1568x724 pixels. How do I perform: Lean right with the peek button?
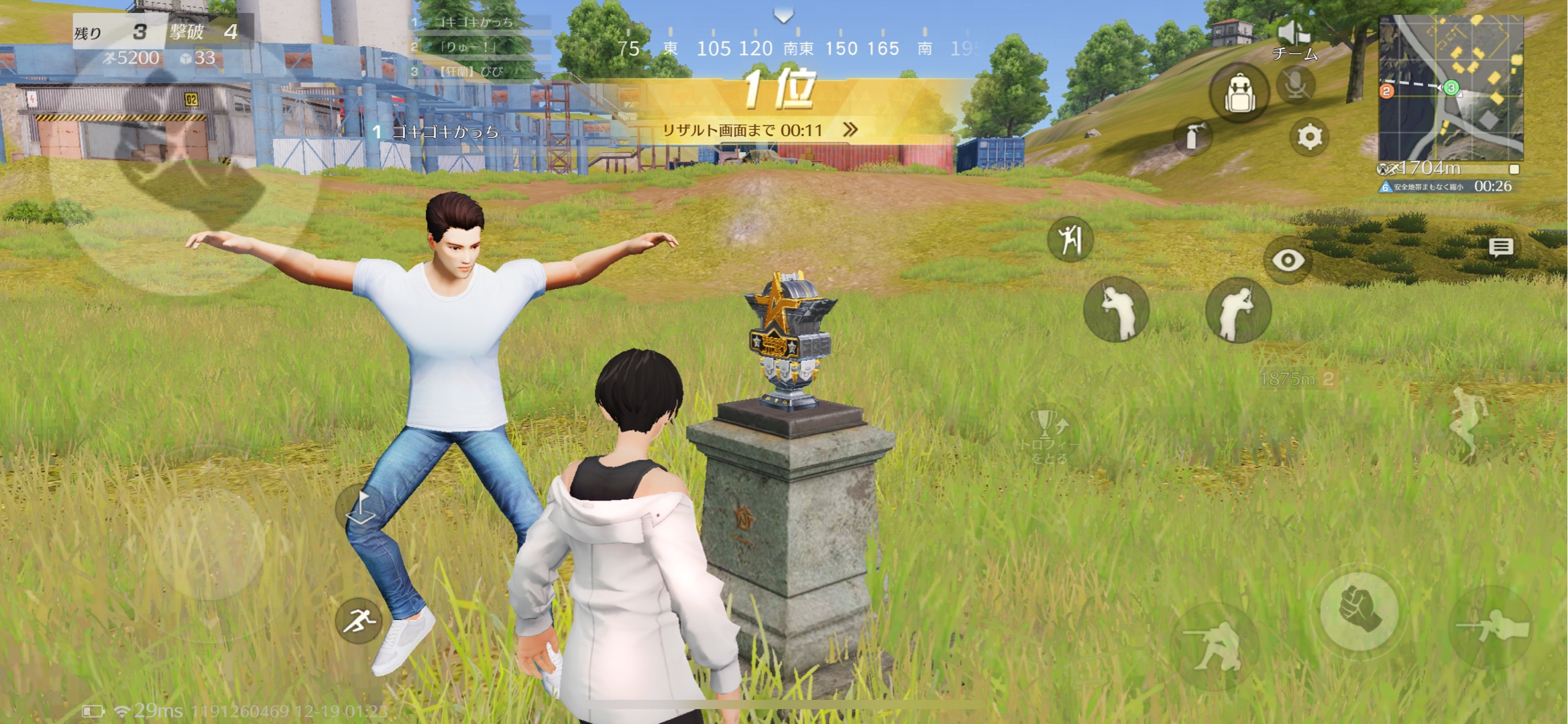(x=1238, y=310)
